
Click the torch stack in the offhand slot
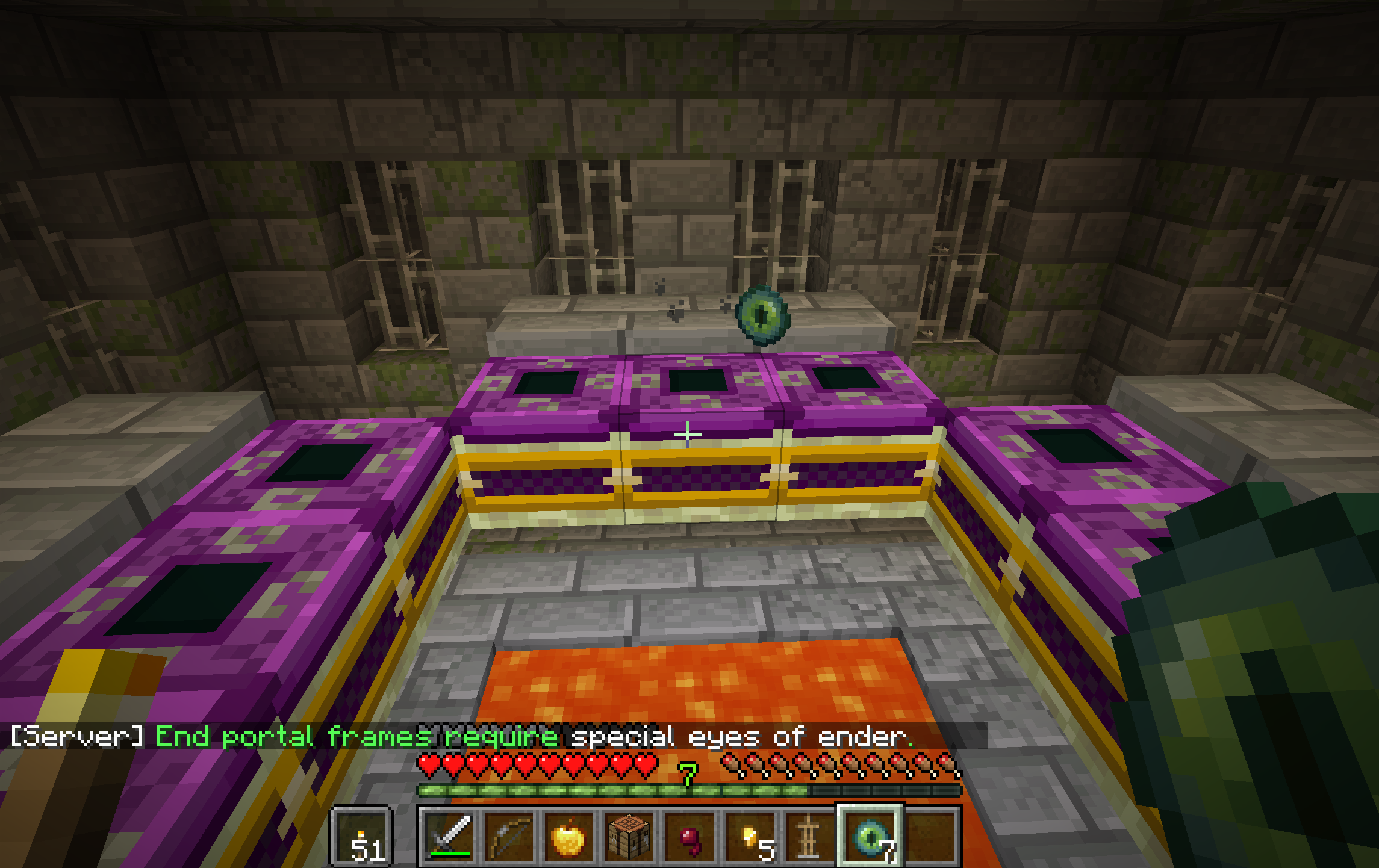point(361,835)
